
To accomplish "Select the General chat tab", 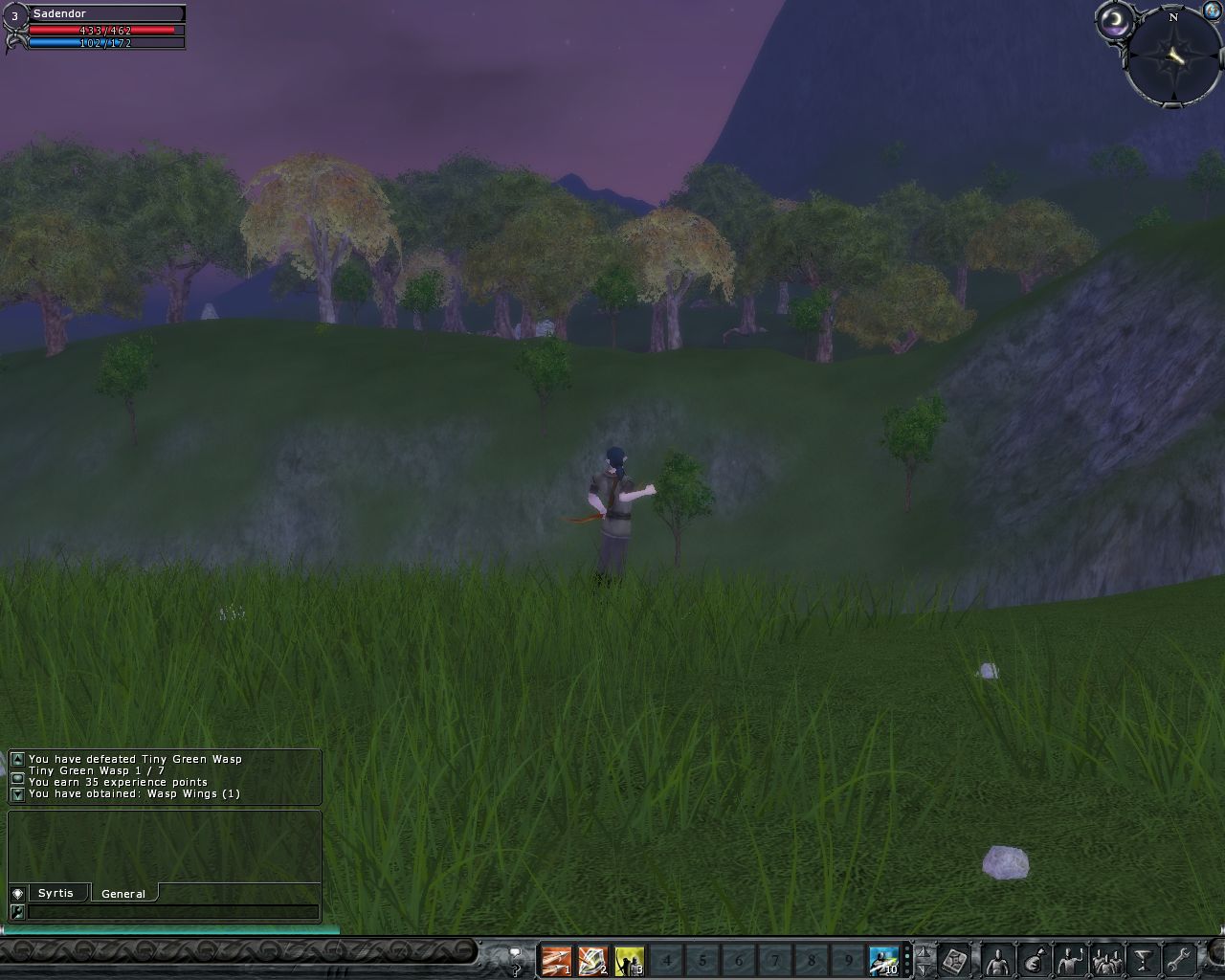I will coord(123,894).
